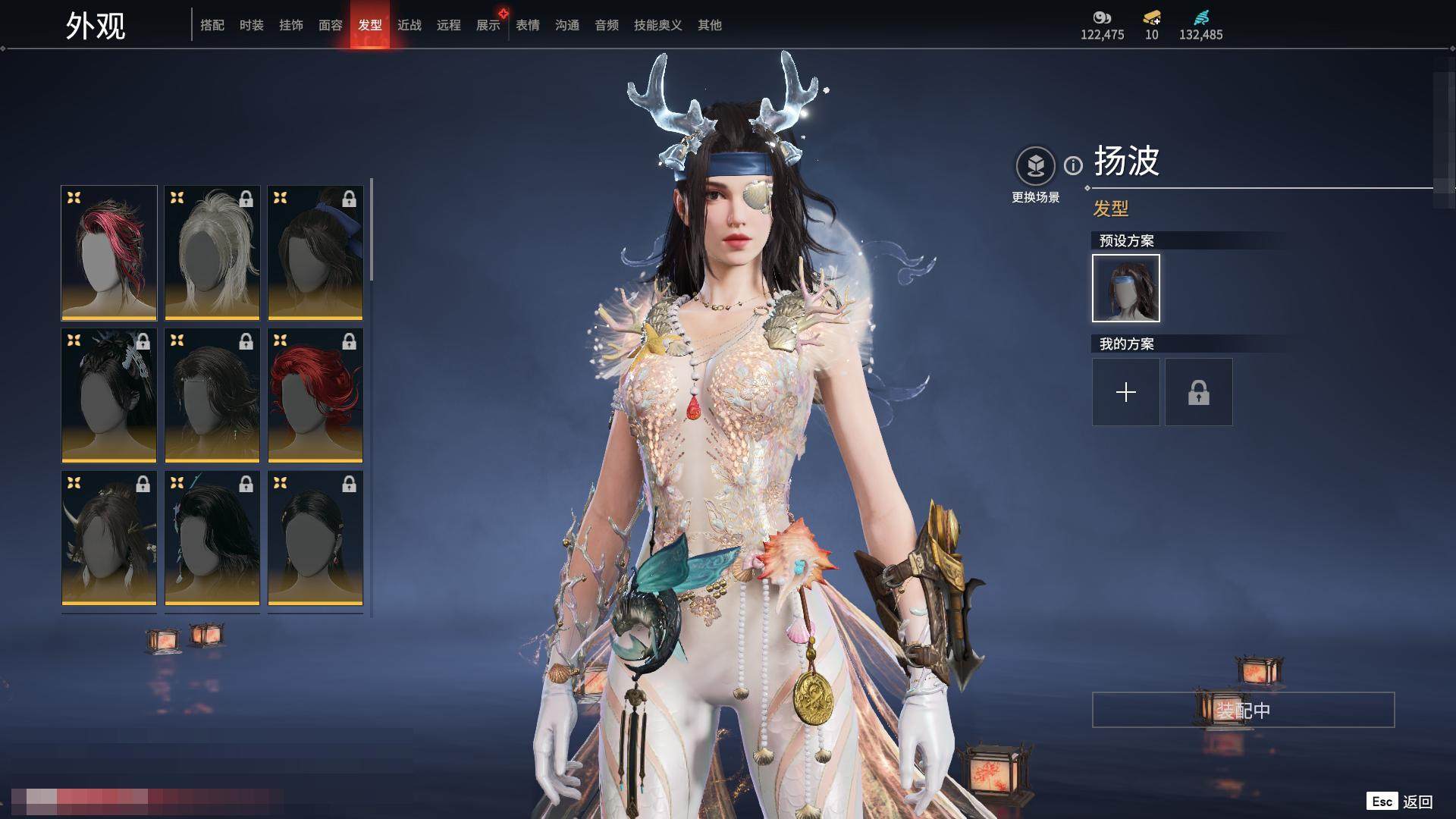Add a new custom scheme slot

click(1125, 392)
